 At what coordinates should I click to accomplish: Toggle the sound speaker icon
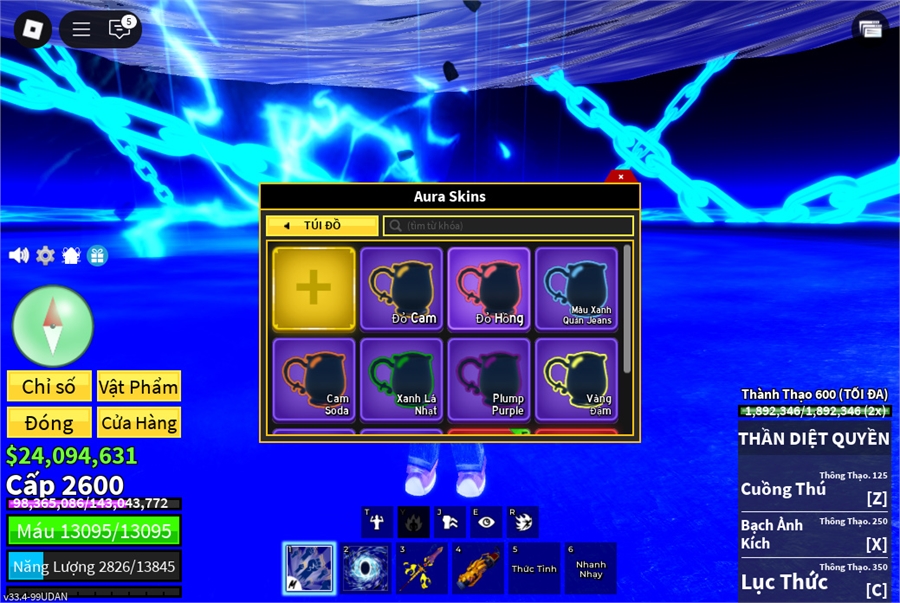click(x=19, y=255)
